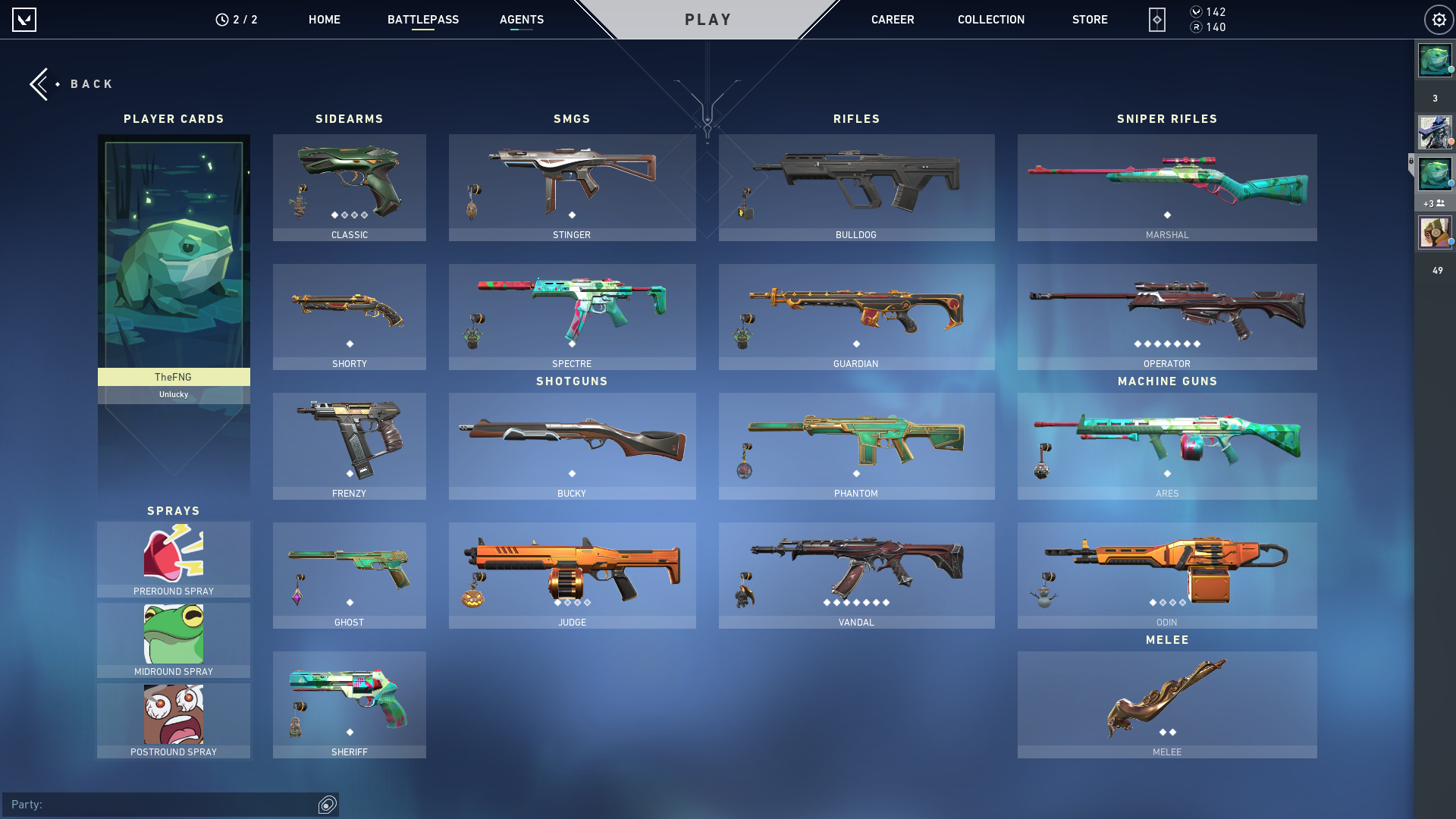The width and height of the screenshot is (1456, 819).
Task: Go to the Battlepass tab
Action: click(x=424, y=20)
